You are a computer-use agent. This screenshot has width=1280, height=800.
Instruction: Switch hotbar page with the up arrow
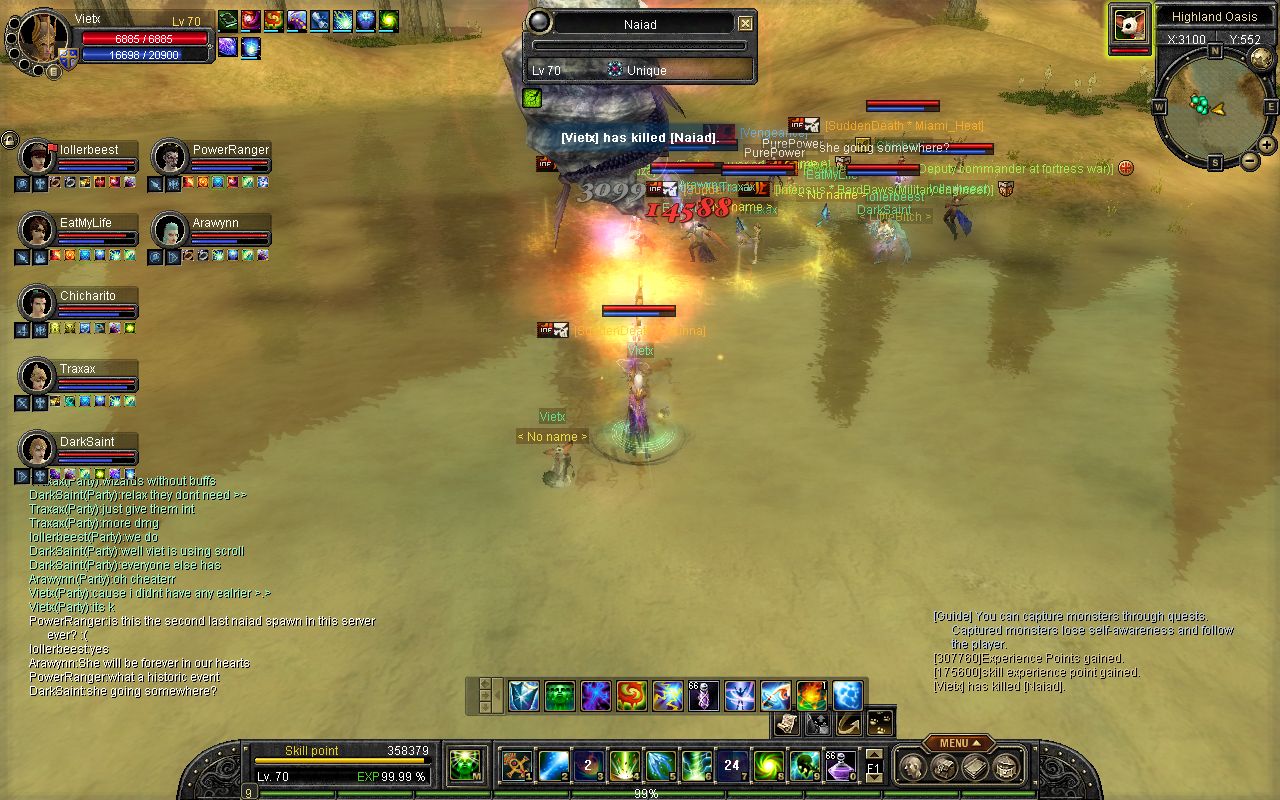click(873, 755)
